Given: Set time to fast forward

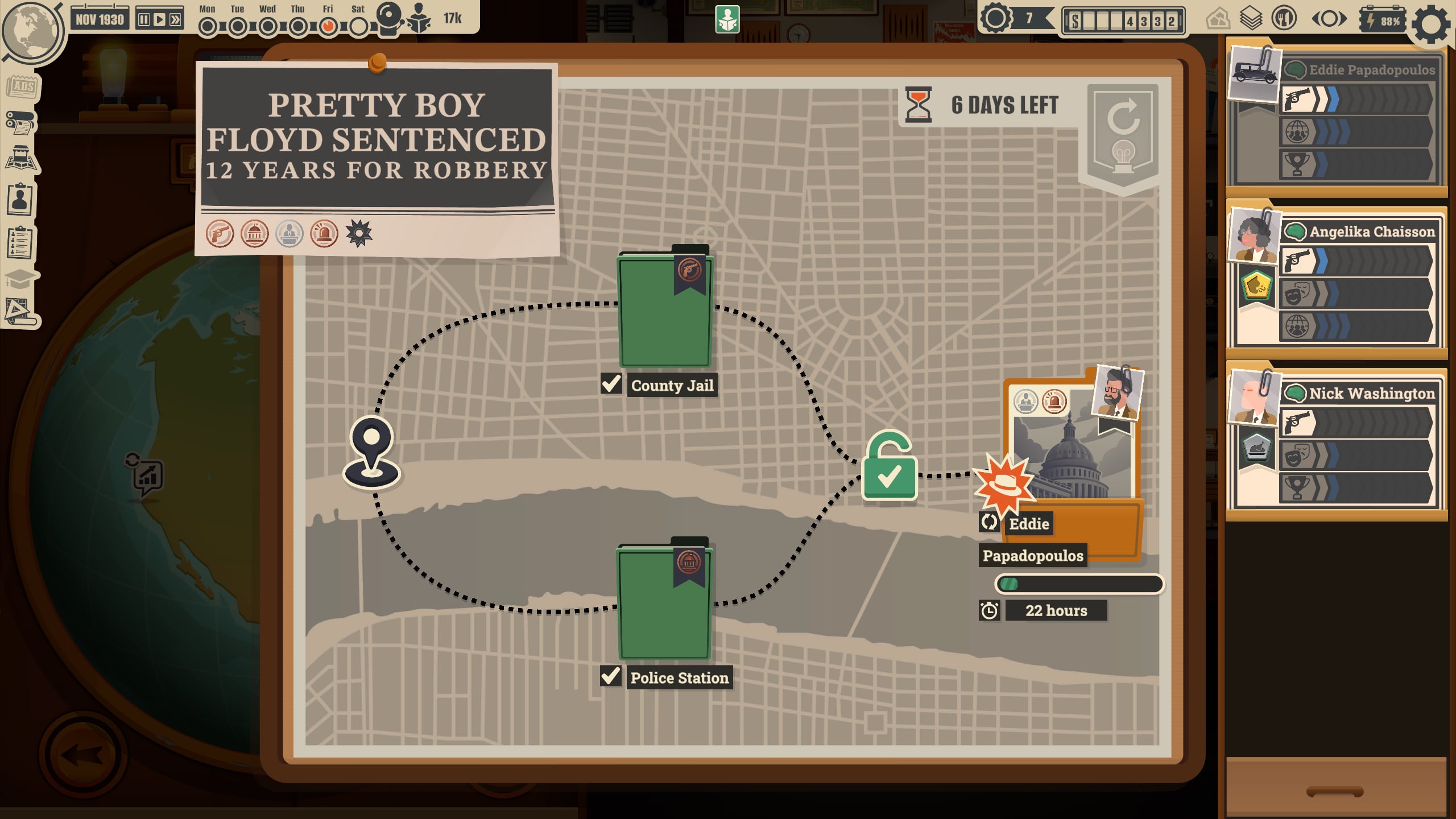Looking at the screenshot, I should (176, 20).
